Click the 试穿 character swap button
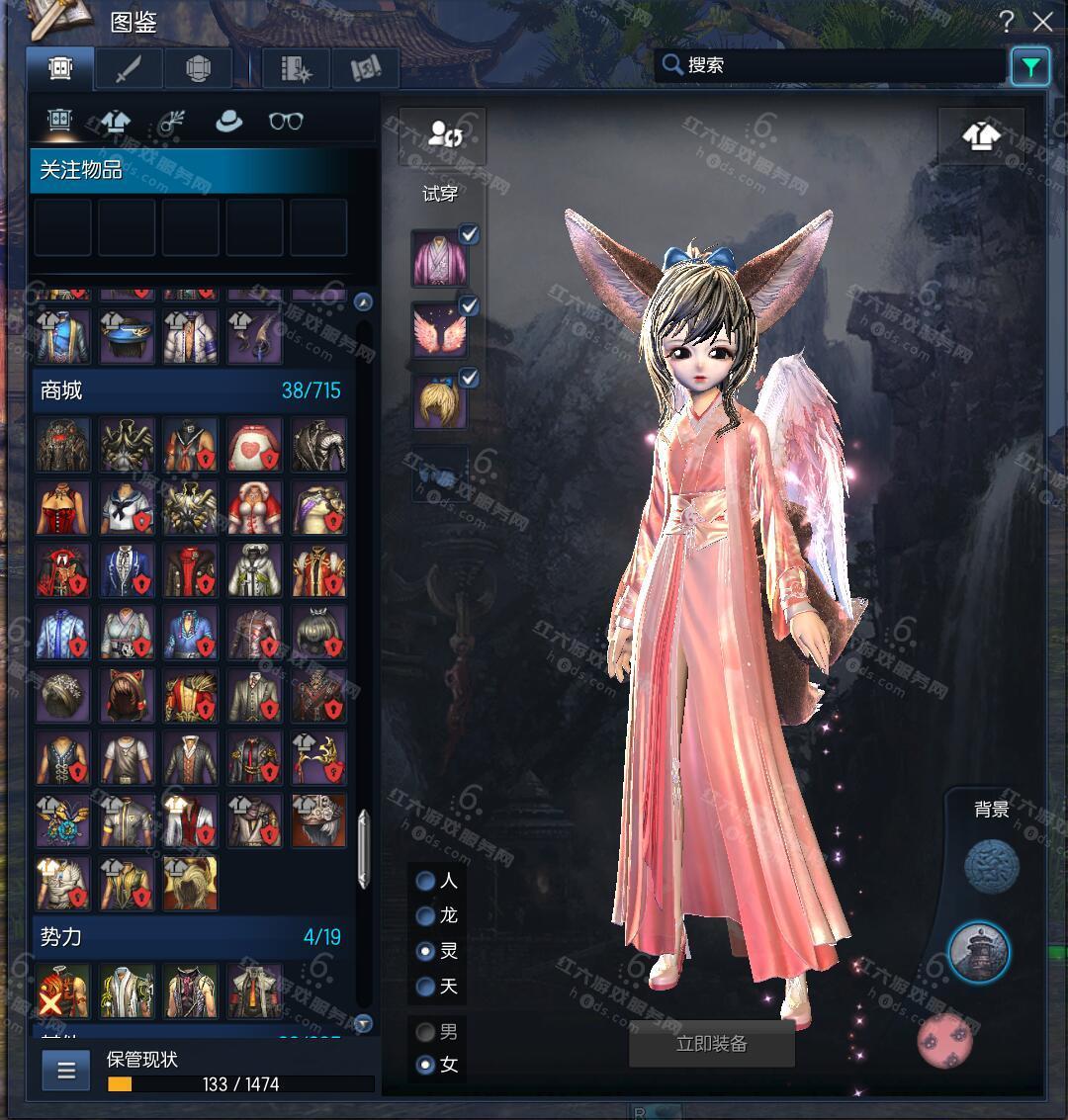The image size is (1068, 1120). point(442,134)
